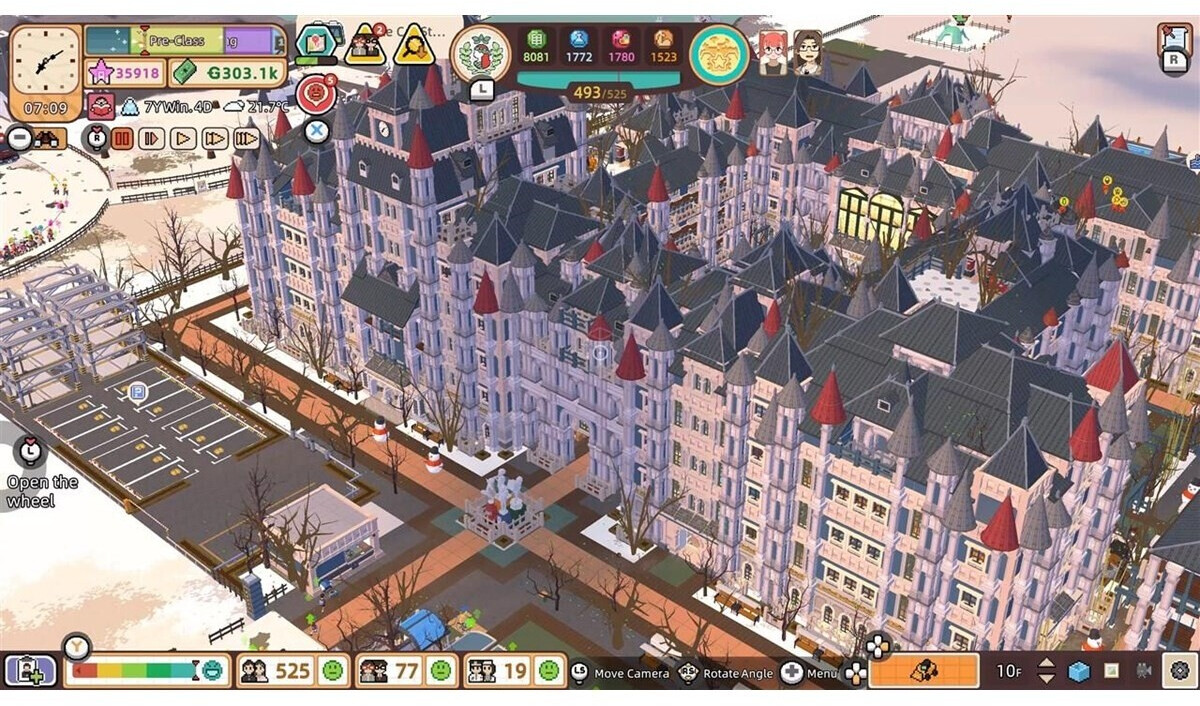Click the floor up/down arrows stepper
The width and height of the screenshot is (1200, 706).
pos(1046,670)
